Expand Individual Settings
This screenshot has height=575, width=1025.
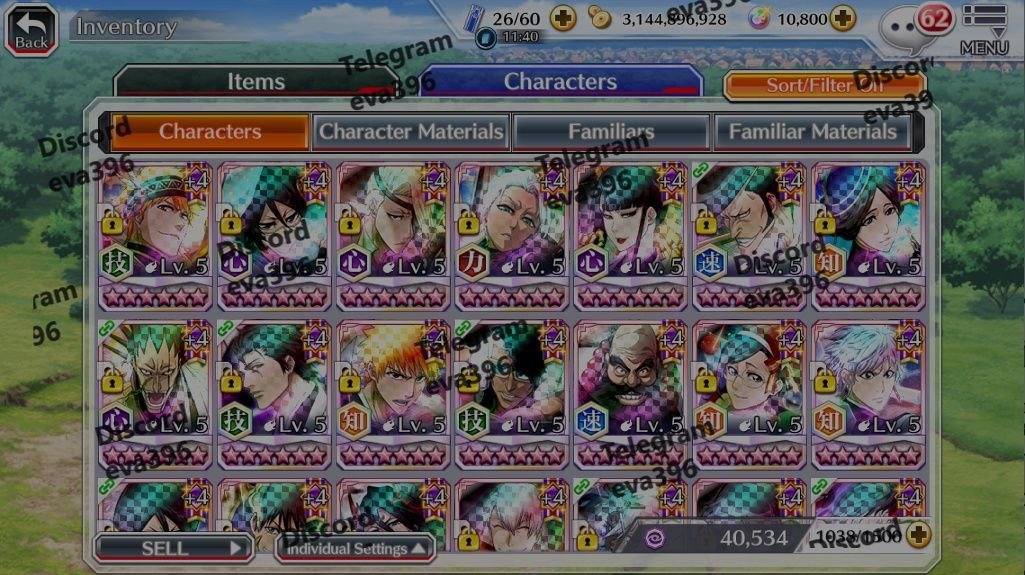tap(355, 548)
